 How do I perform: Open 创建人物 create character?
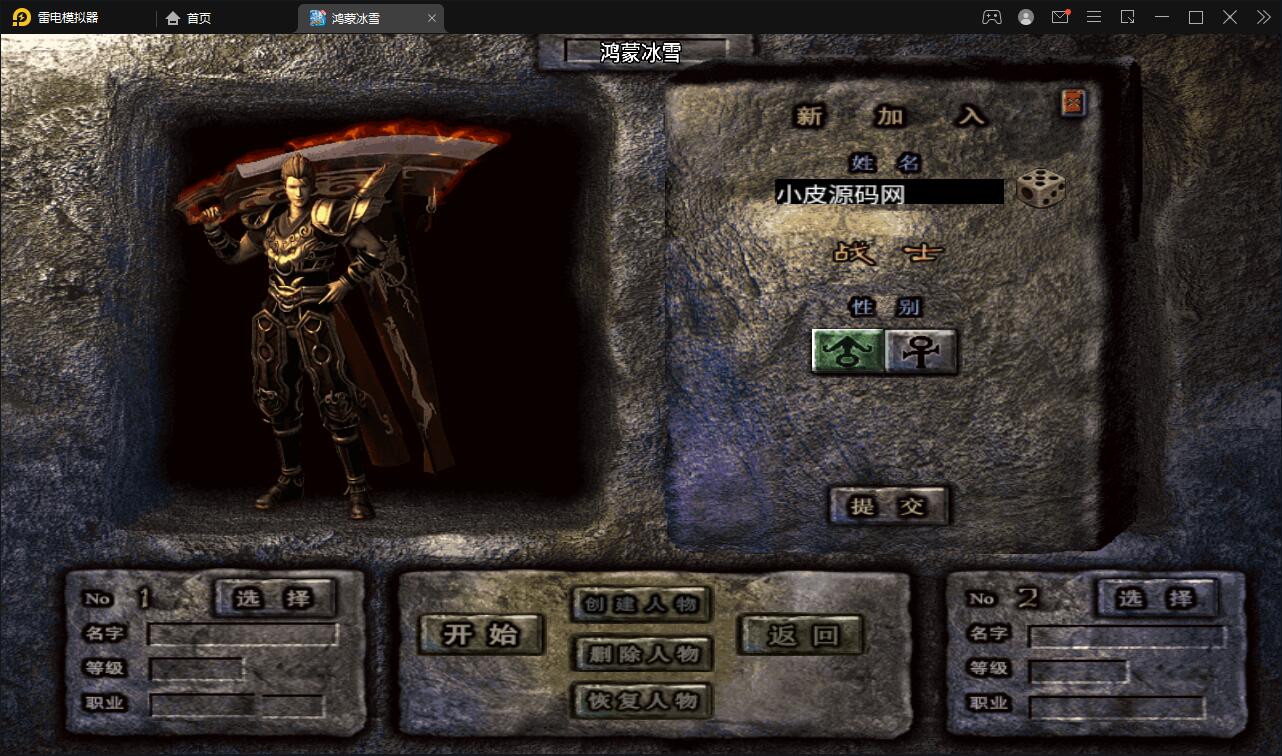[x=642, y=604]
